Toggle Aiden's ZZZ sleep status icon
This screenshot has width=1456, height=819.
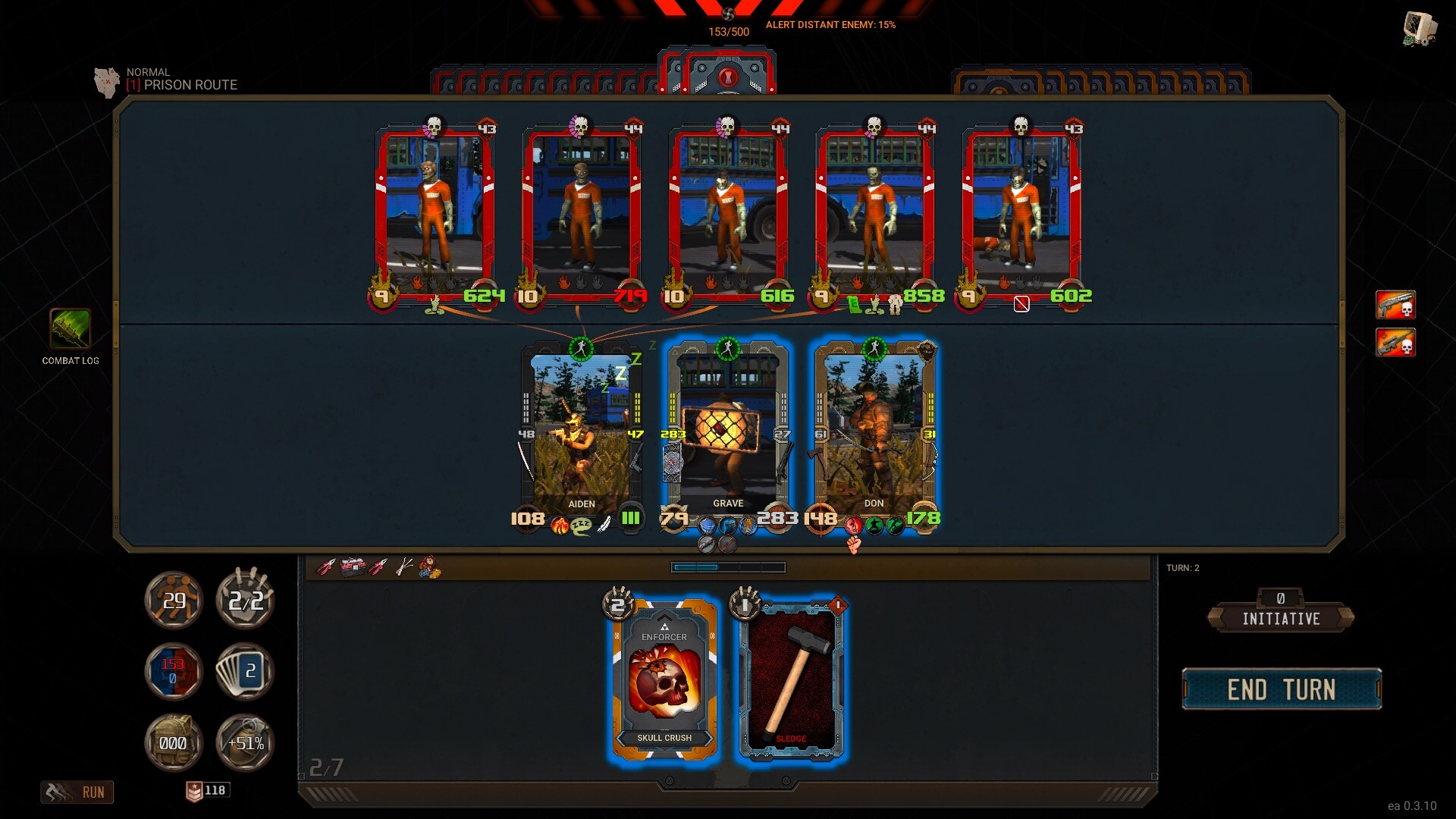tap(581, 525)
